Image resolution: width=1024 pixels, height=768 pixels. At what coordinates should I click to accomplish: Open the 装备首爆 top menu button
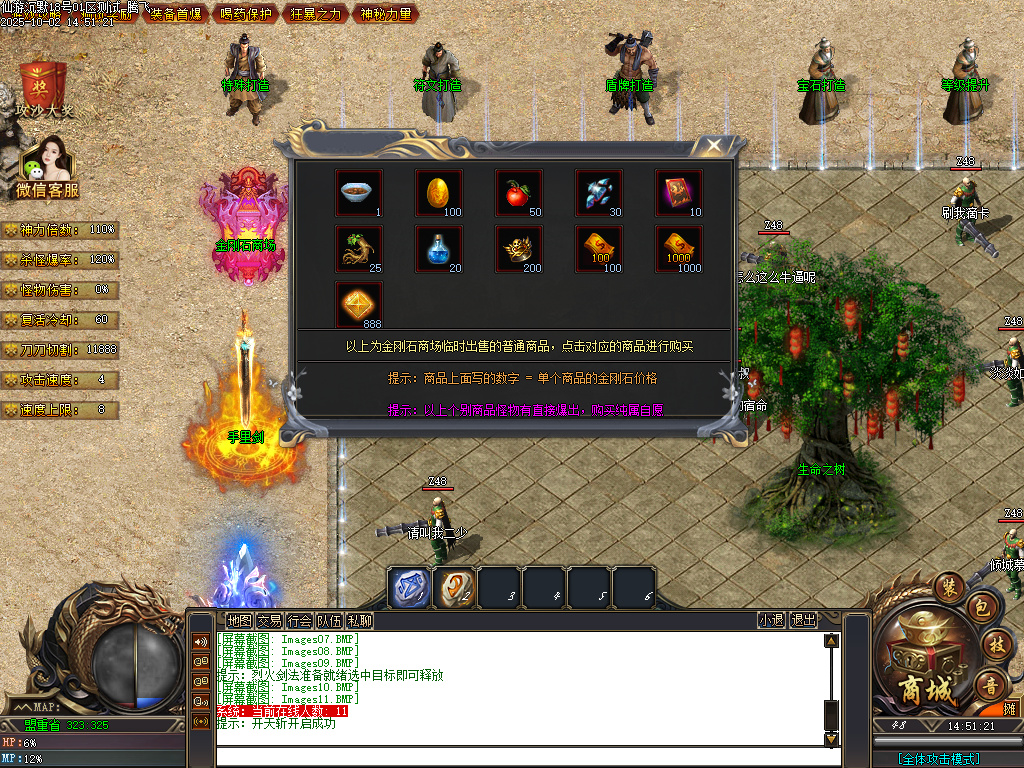point(175,13)
